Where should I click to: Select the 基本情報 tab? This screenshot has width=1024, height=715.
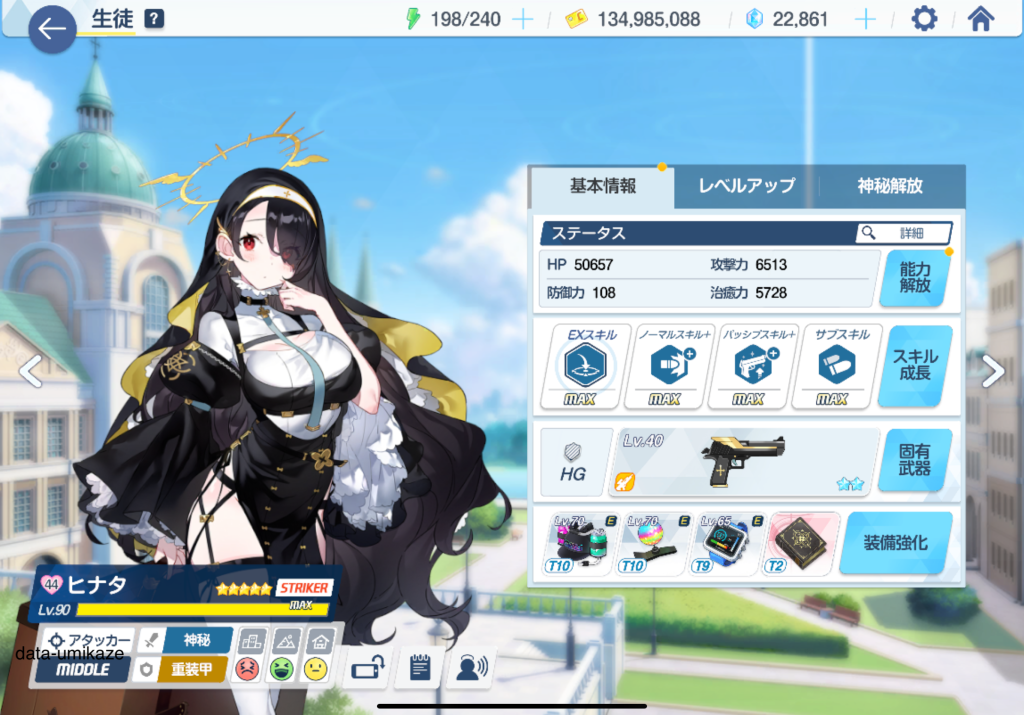tap(602, 186)
